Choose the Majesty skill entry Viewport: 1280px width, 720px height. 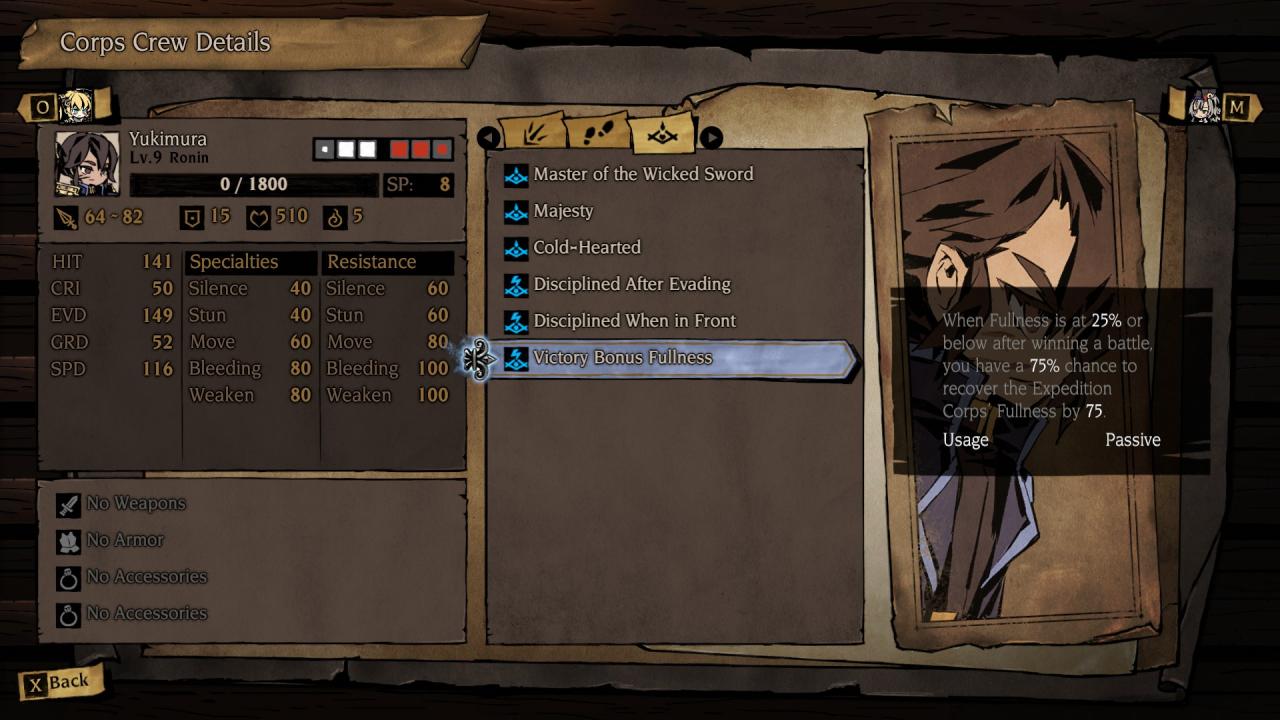[563, 212]
